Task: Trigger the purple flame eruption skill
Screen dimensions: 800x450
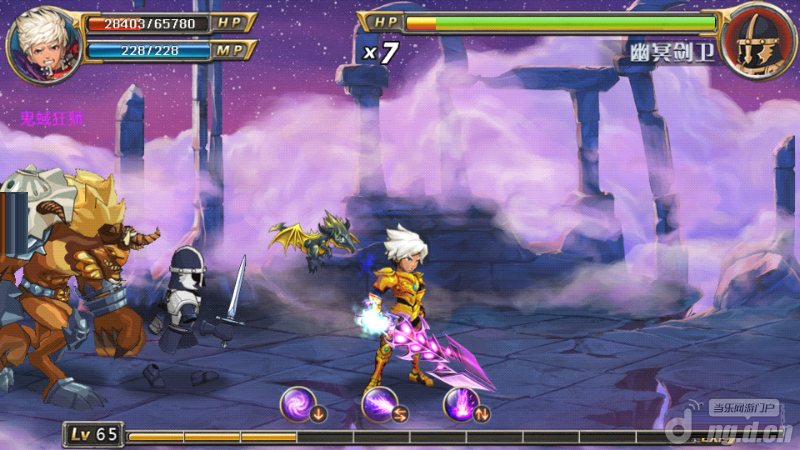Action: pos(460,405)
